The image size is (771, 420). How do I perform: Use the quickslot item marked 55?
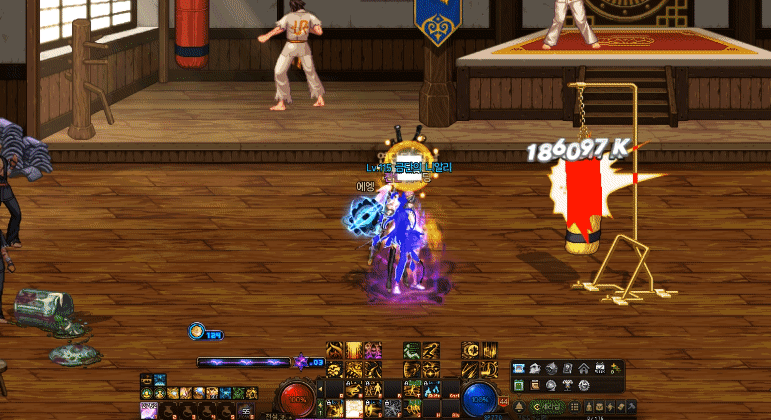(245, 410)
